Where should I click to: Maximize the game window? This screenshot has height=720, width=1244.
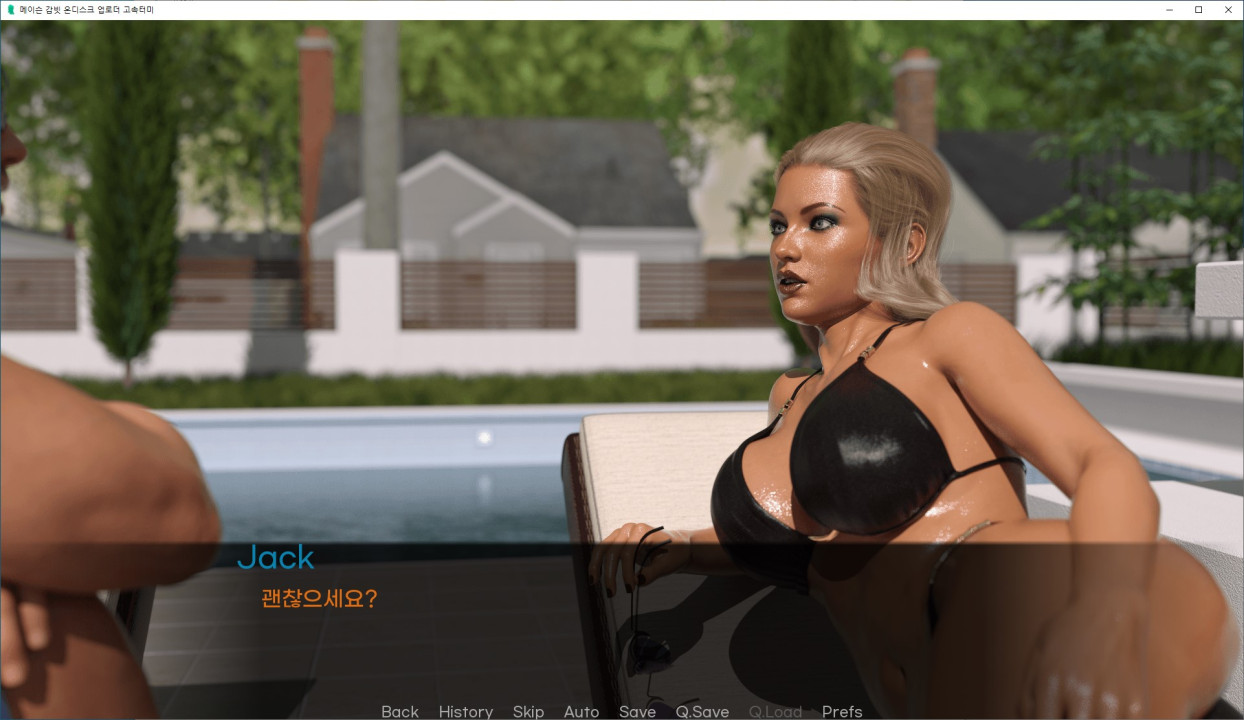click(1198, 9)
